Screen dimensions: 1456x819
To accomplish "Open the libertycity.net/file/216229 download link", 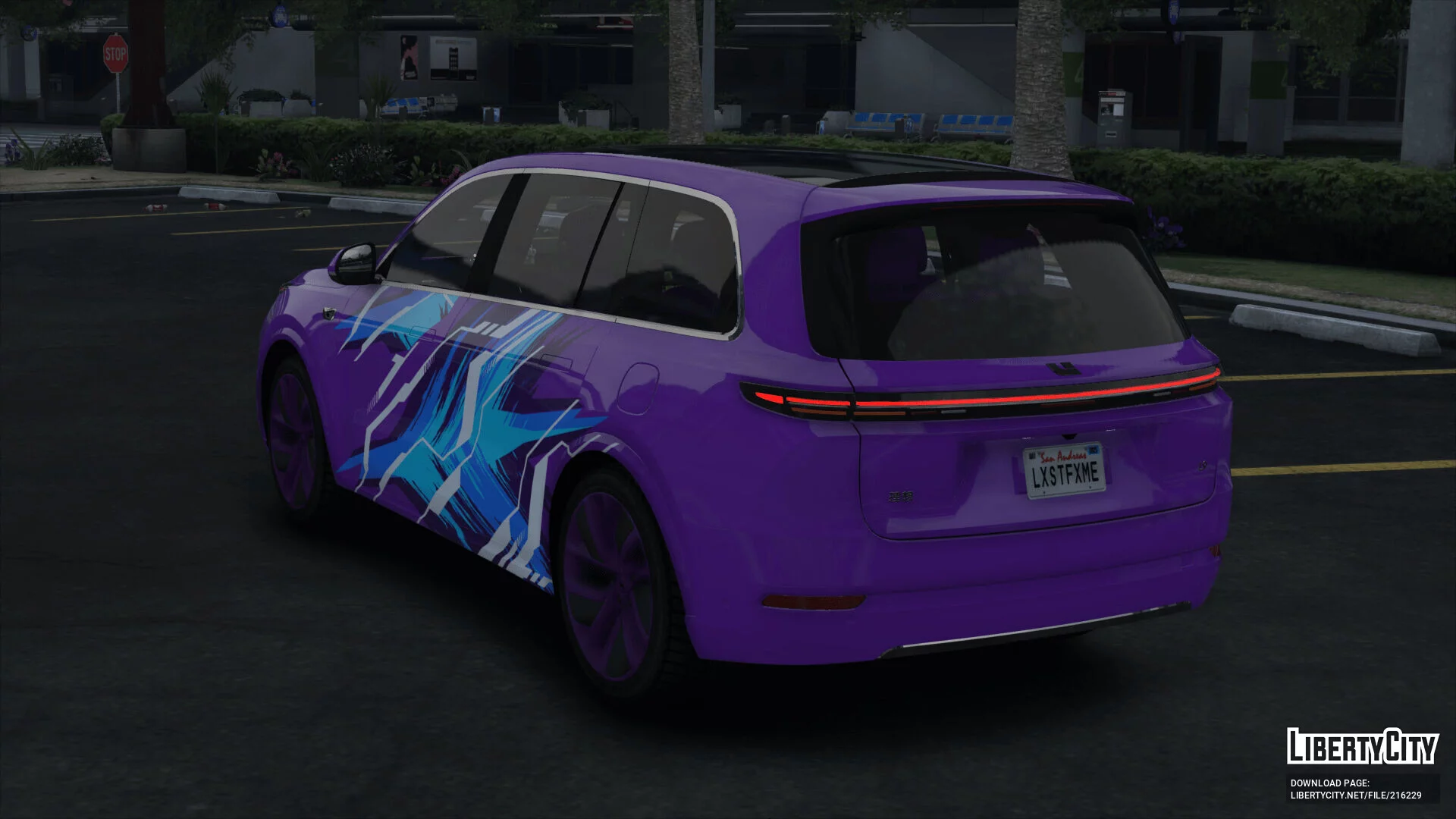I will pos(1356,795).
